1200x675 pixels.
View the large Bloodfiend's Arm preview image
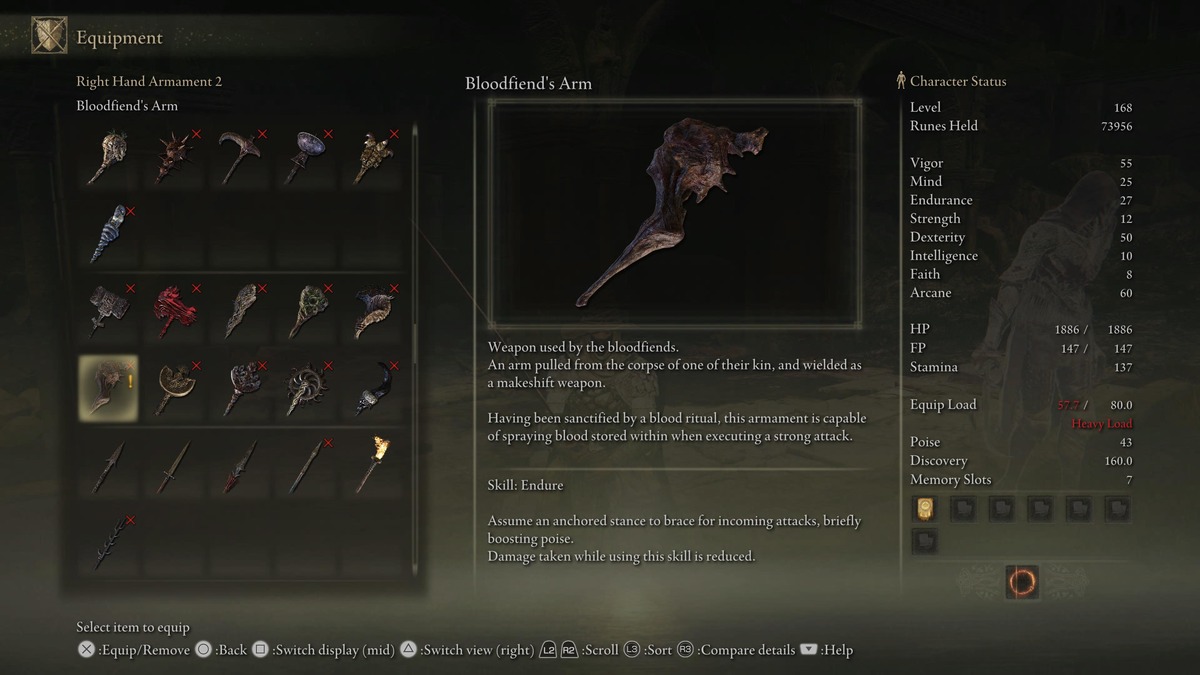pos(674,213)
